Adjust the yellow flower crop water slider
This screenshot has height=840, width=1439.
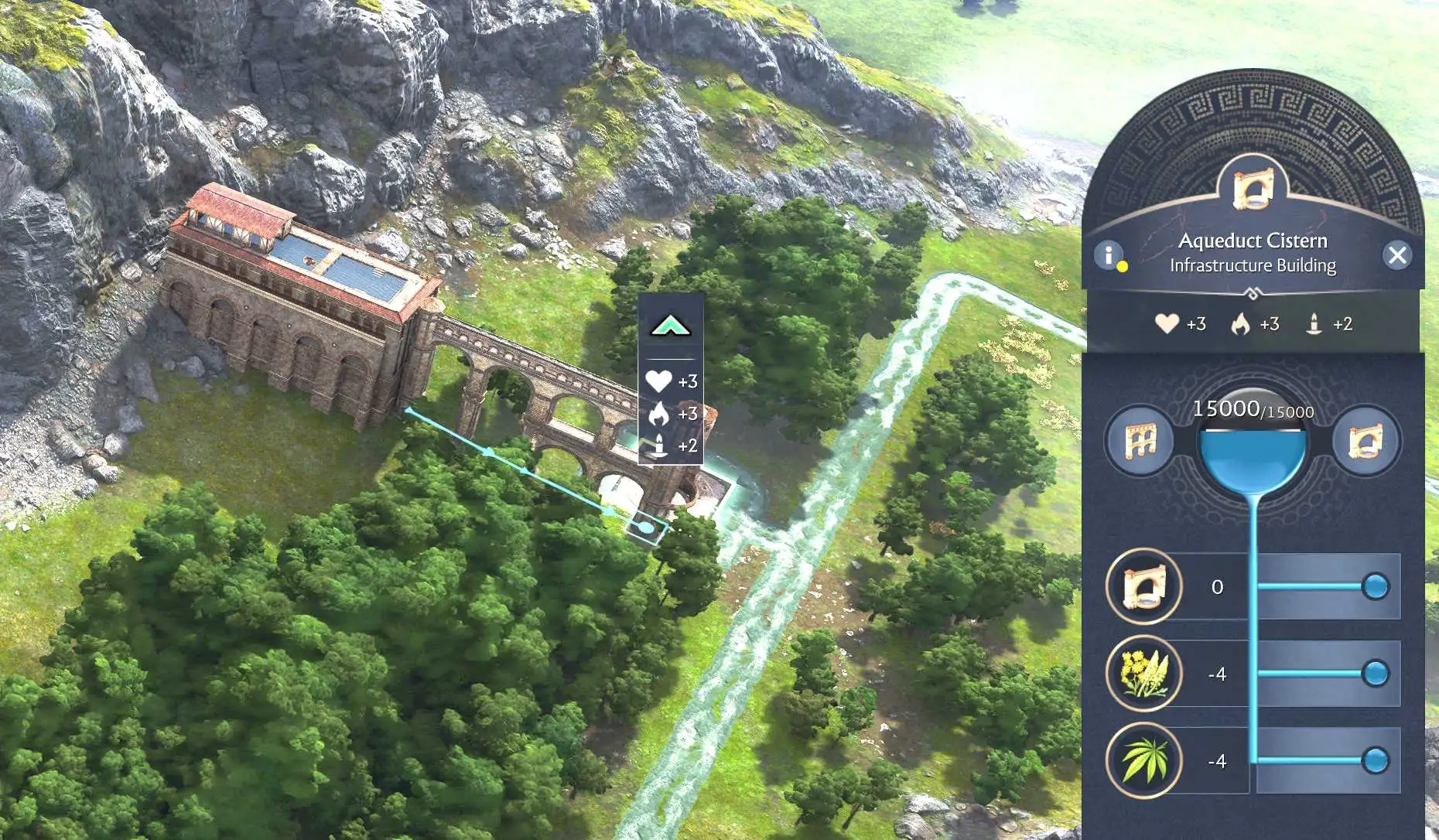click(1375, 674)
